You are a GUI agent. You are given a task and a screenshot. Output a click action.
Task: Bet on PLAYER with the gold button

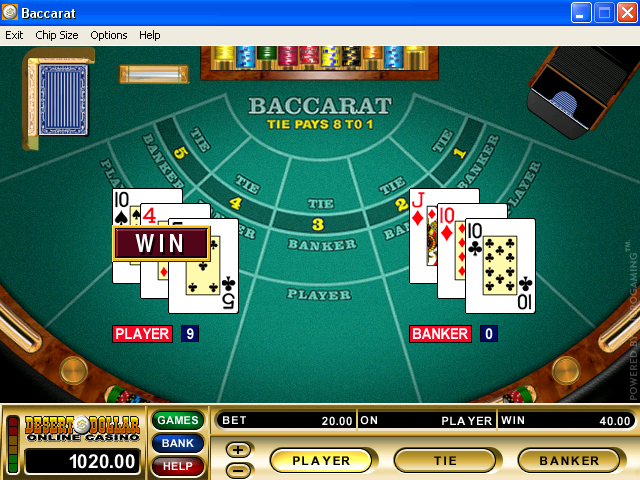(322, 461)
